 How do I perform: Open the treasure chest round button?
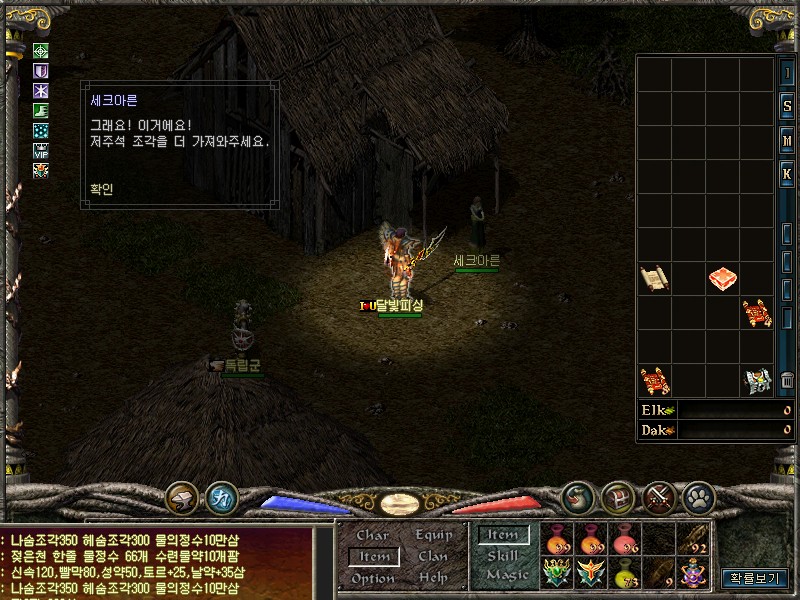[x=619, y=496]
